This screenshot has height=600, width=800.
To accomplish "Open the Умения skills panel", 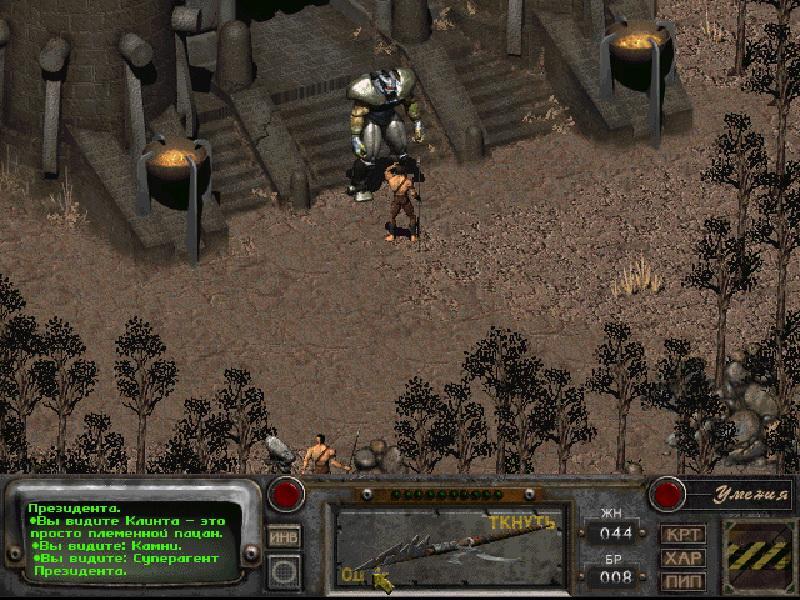I will [741, 493].
